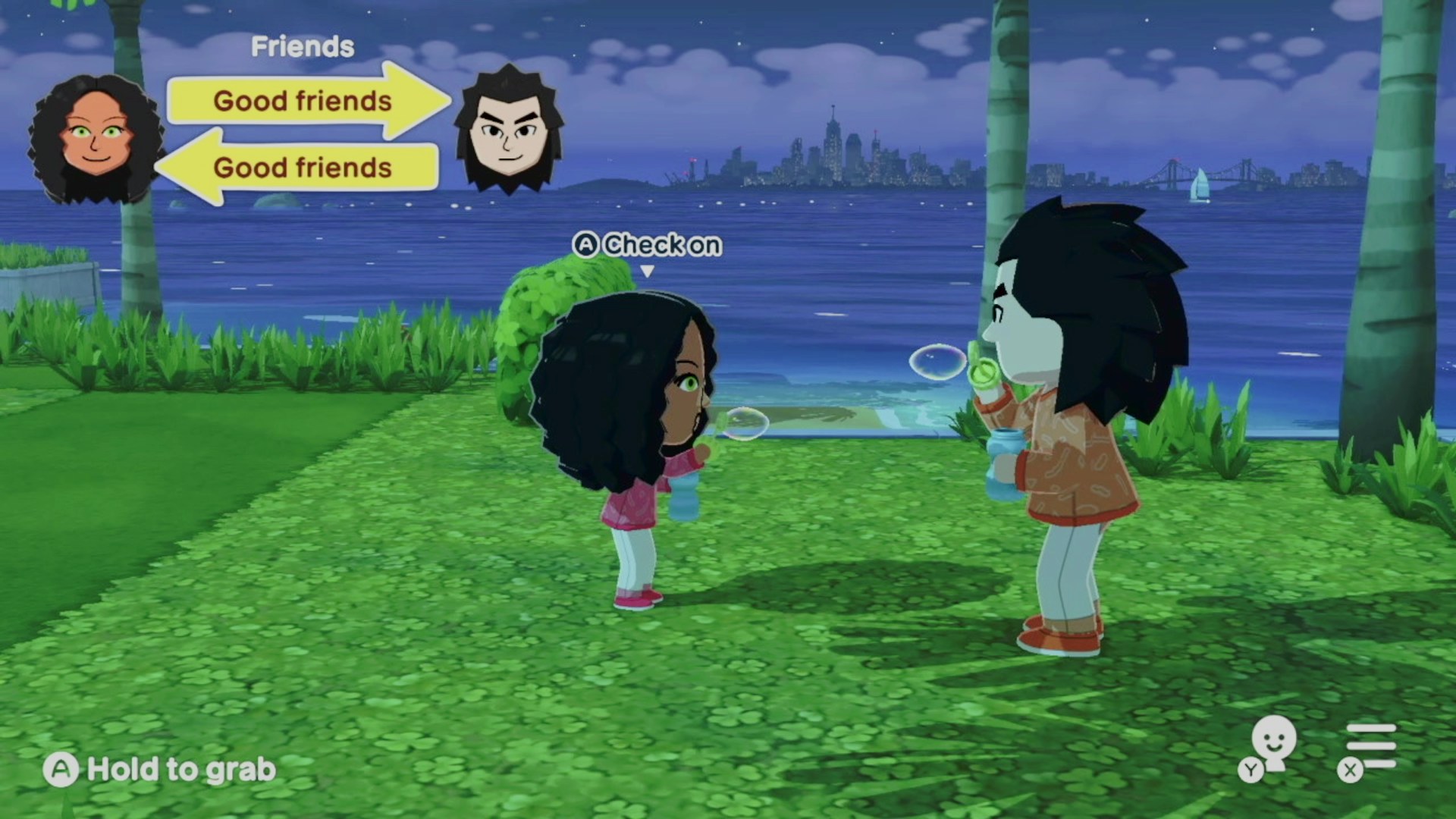
Task: Open the Mii face icon menu
Action: 1272,745
